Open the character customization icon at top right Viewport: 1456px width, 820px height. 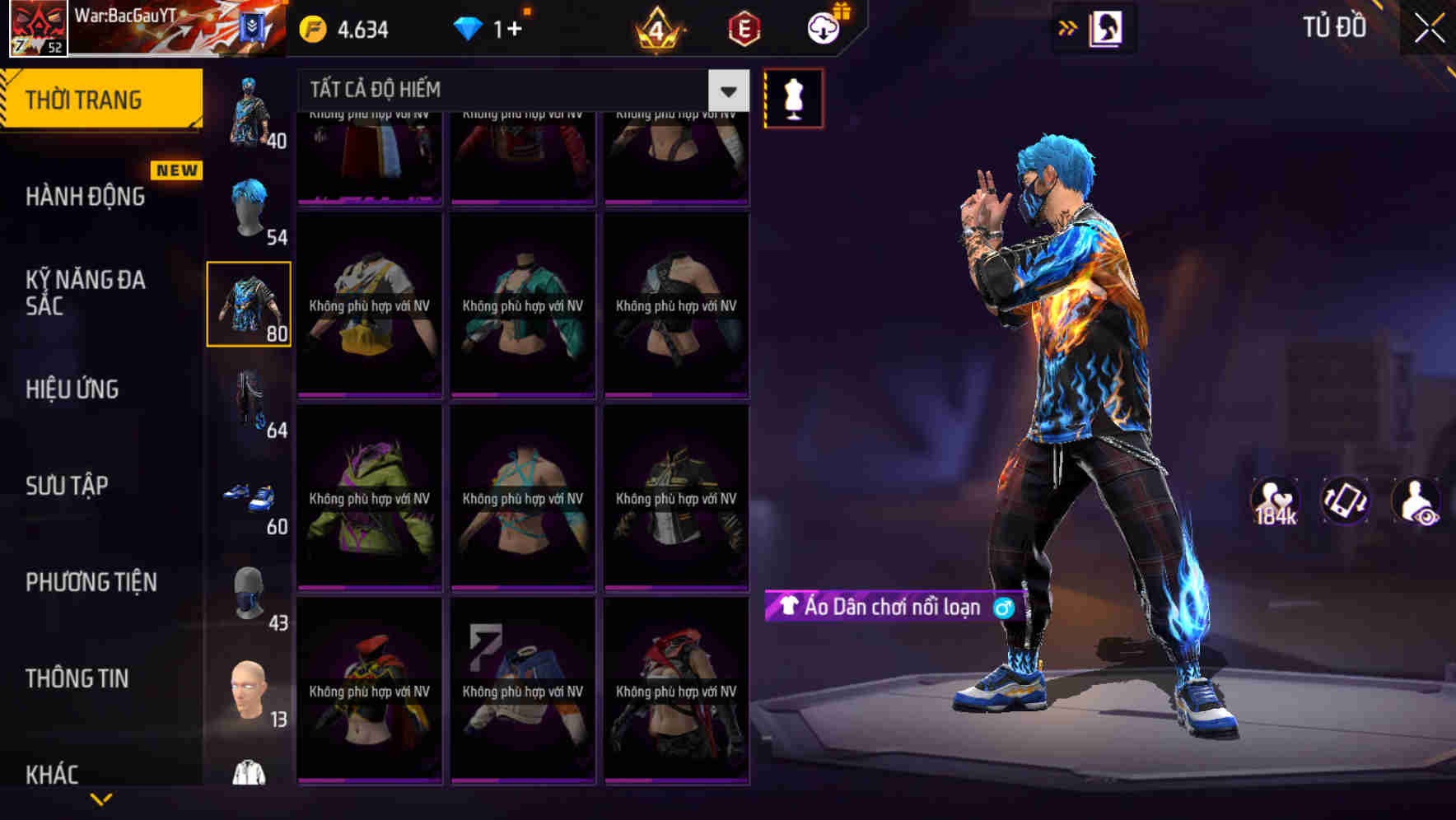coord(1105,26)
